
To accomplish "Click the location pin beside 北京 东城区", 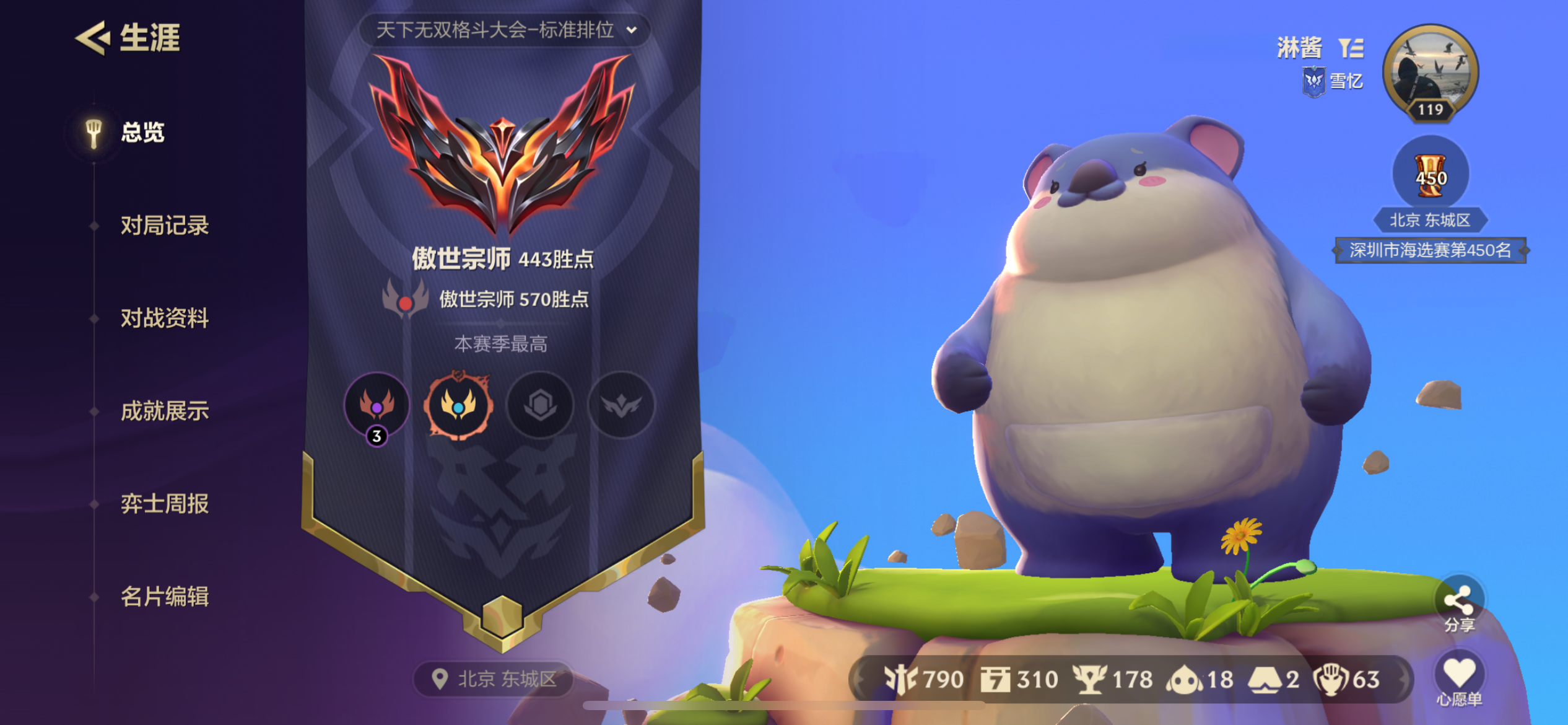I will pos(440,679).
